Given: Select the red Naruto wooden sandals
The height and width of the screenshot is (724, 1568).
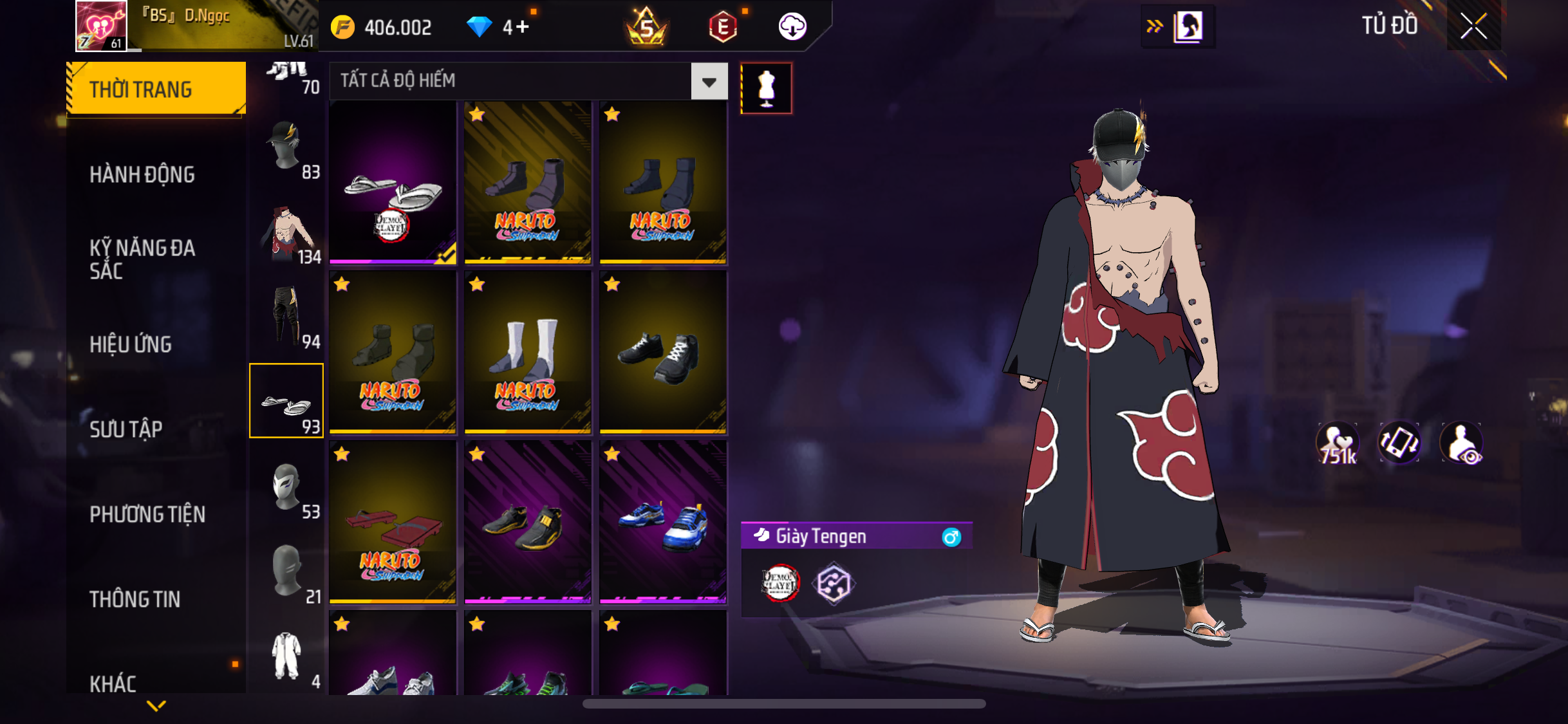Looking at the screenshot, I should [x=393, y=523].
